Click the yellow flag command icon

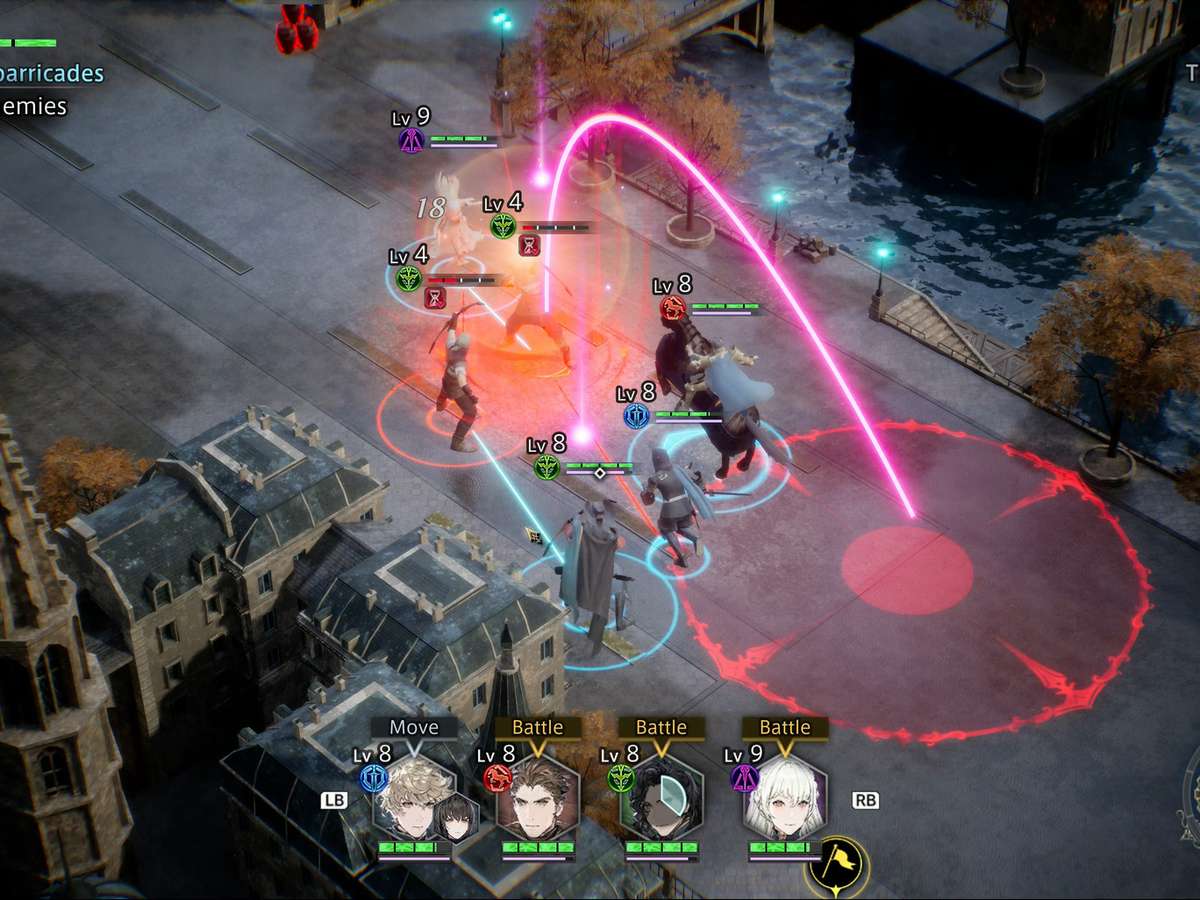tap(836, 865)
